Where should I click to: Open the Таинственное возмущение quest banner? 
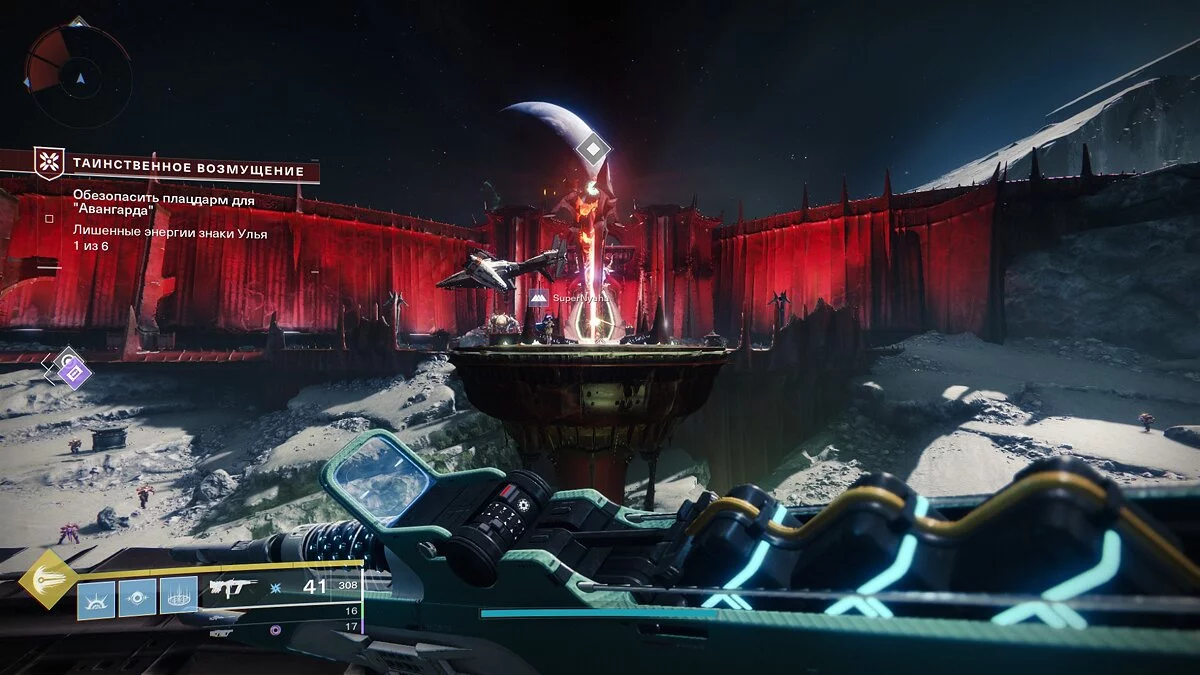click(176, 166)
